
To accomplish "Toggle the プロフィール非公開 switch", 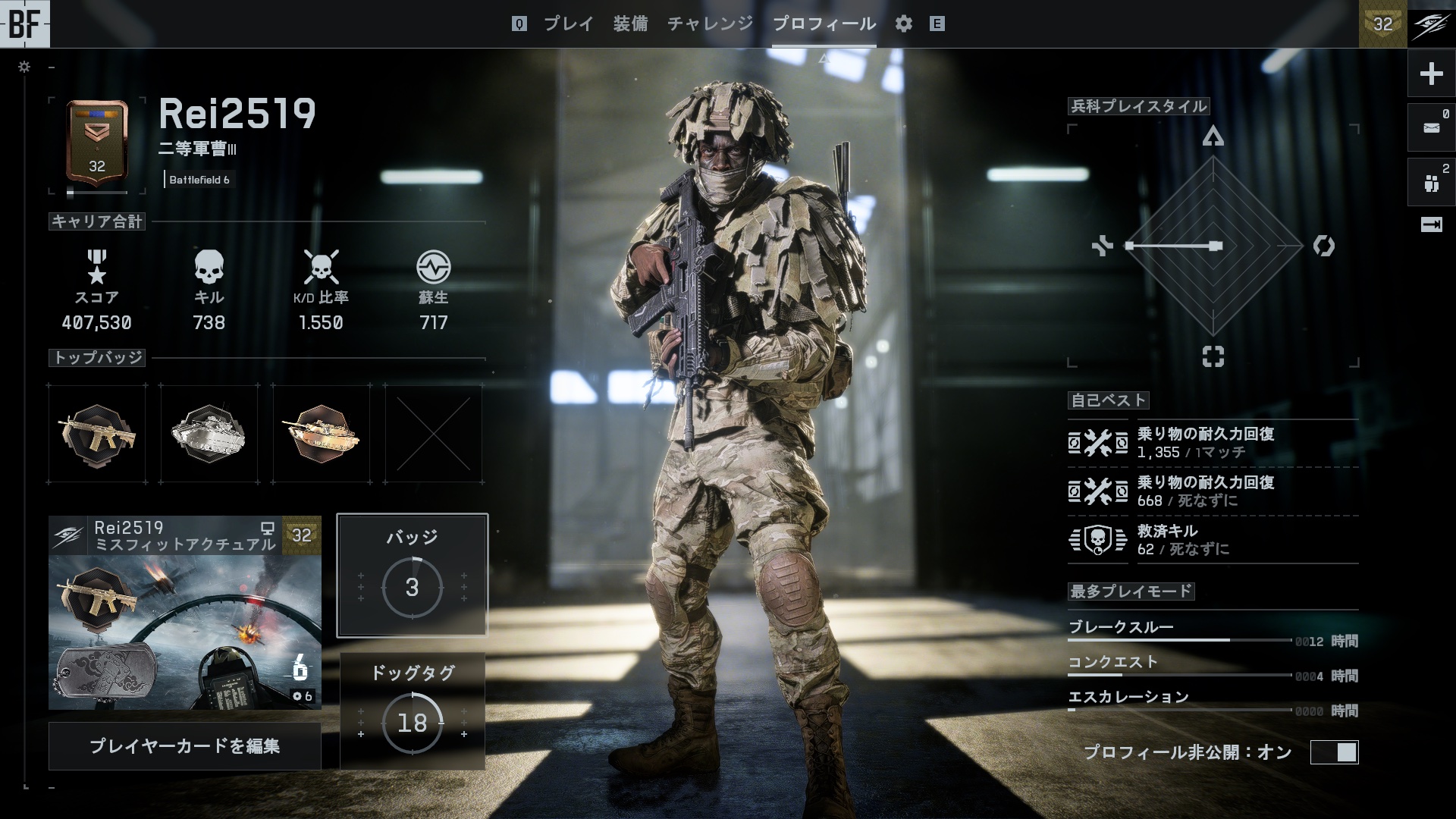I will pos(1335,752).
